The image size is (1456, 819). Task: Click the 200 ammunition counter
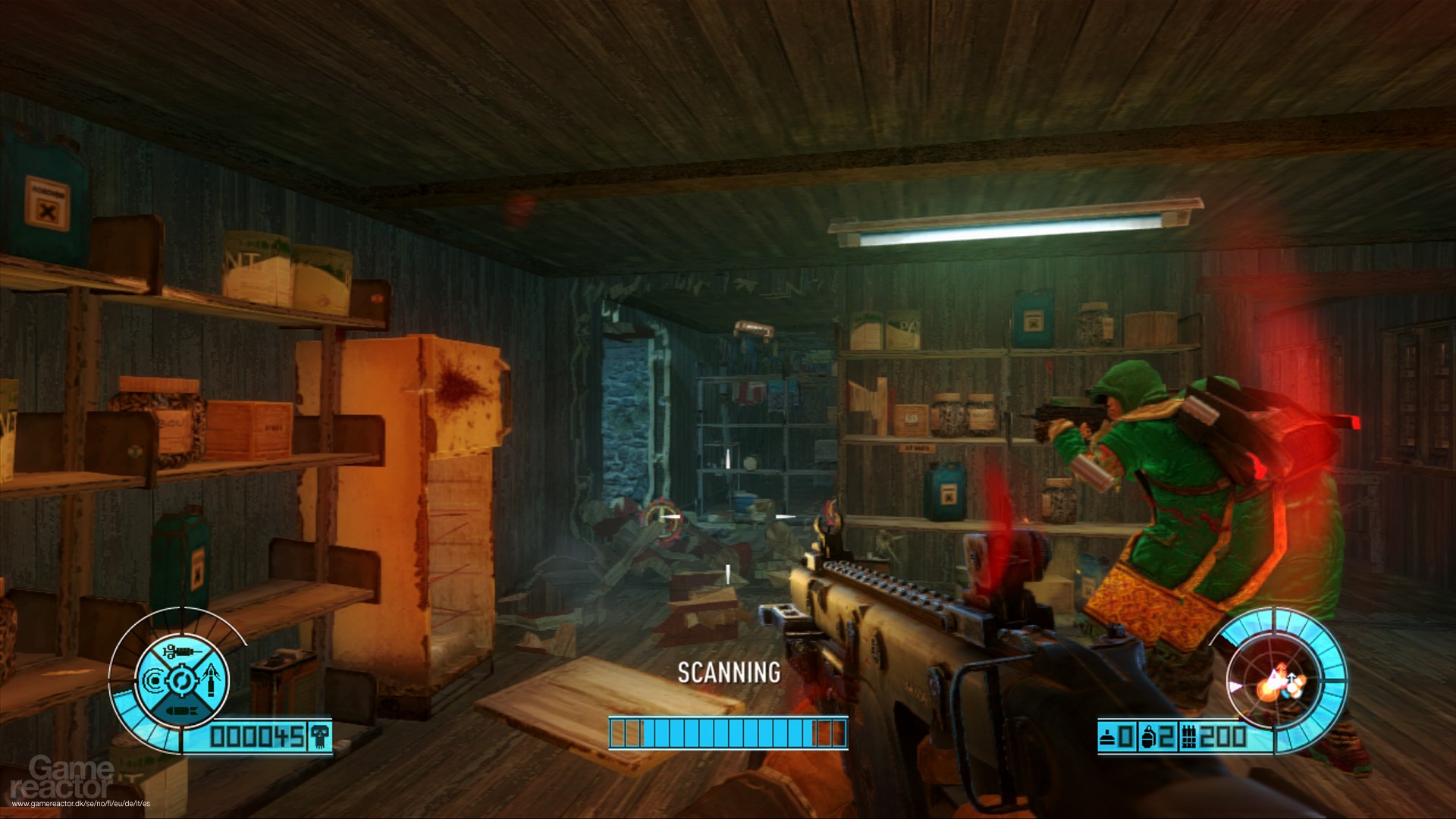pyautogui.click(x=1223, y=736)
